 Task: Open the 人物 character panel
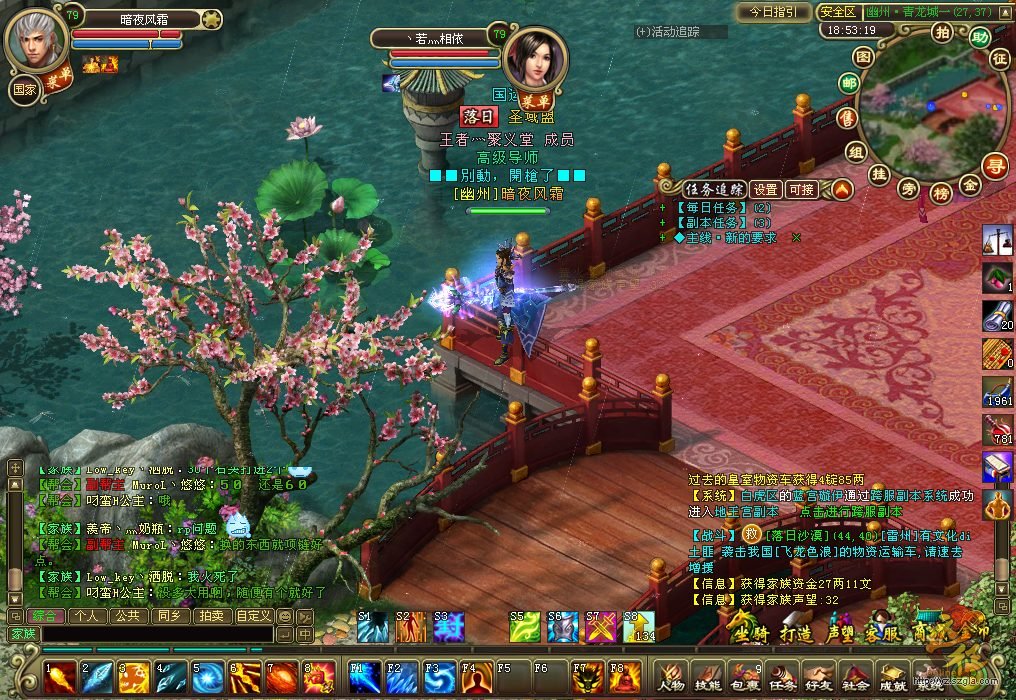[672, 678]
